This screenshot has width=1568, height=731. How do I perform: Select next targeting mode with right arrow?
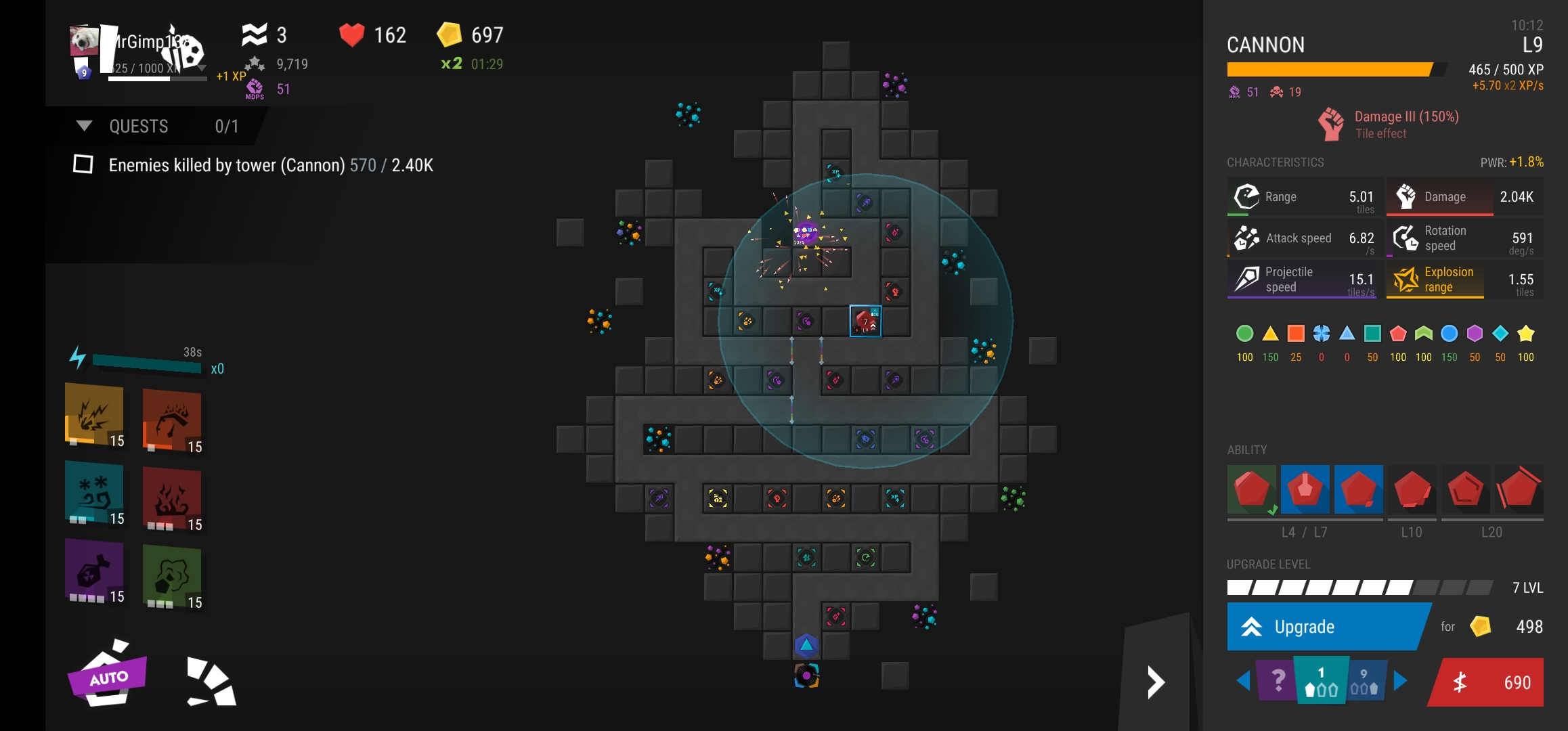pos(1401,681)
